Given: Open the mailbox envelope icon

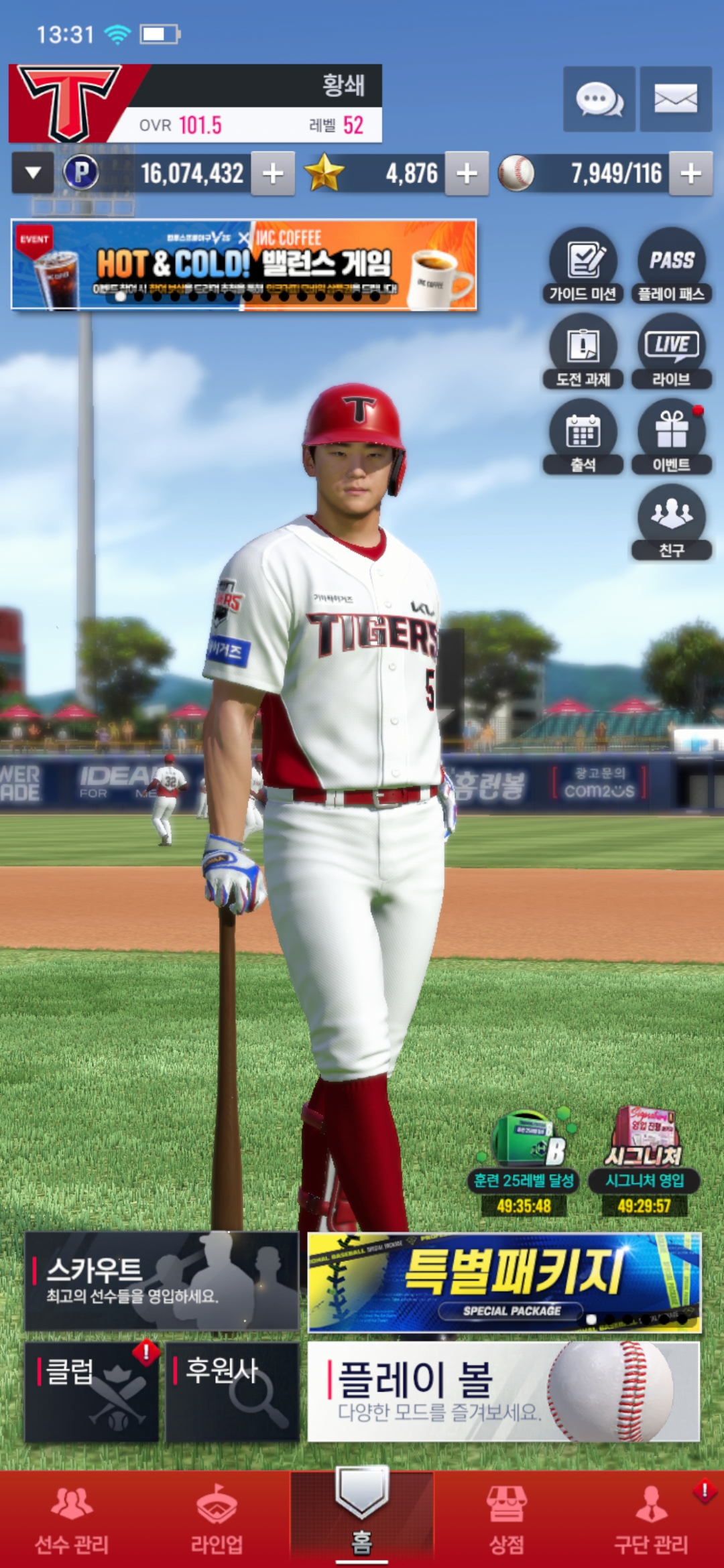Looking at the screenshot, I should pyautogui.click(x=675, y=99).
